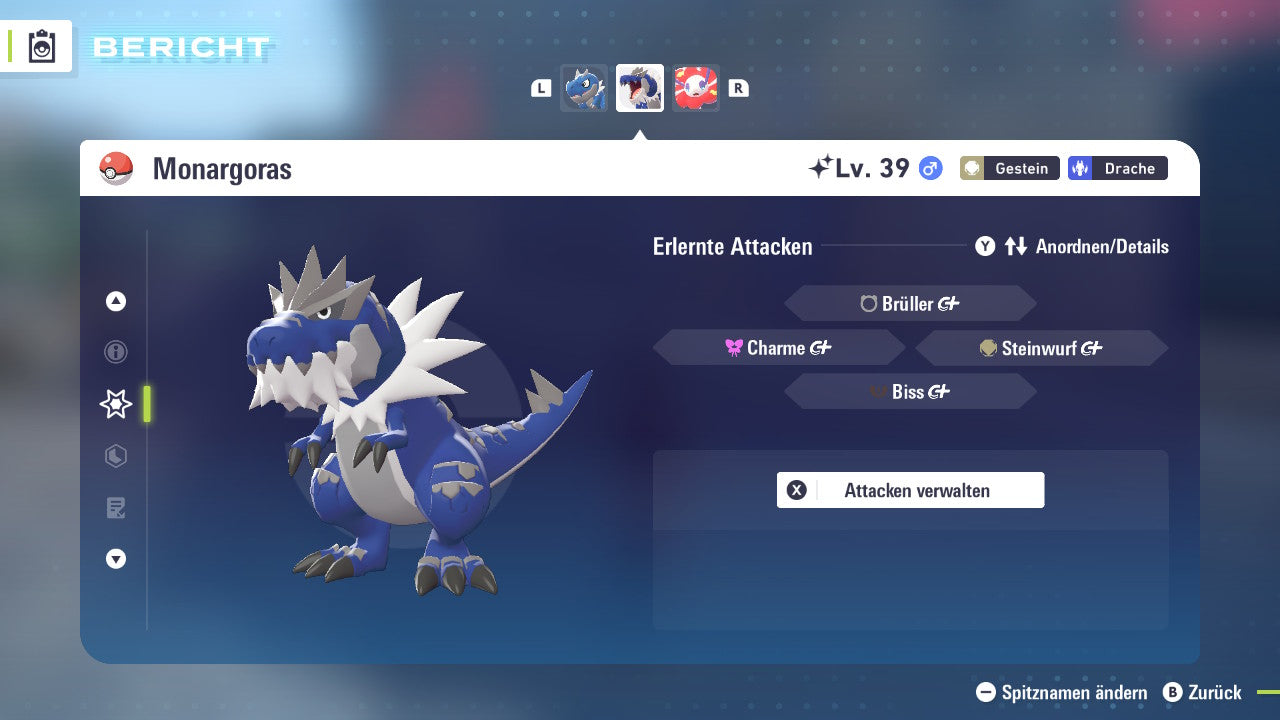Image resolution: width=1280 pixels, height=720 pixels.
Task: Open the memo page icon in the sidebar
Action: [x=115, y=508]
